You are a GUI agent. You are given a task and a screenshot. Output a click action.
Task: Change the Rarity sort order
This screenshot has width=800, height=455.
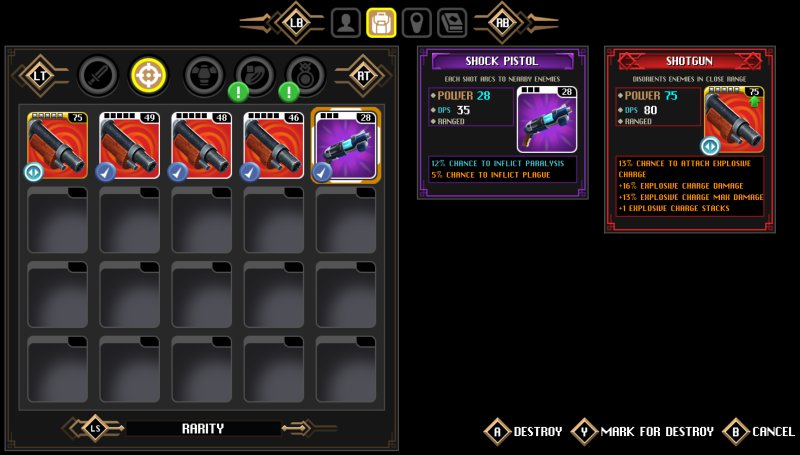[x=202, y=428]
